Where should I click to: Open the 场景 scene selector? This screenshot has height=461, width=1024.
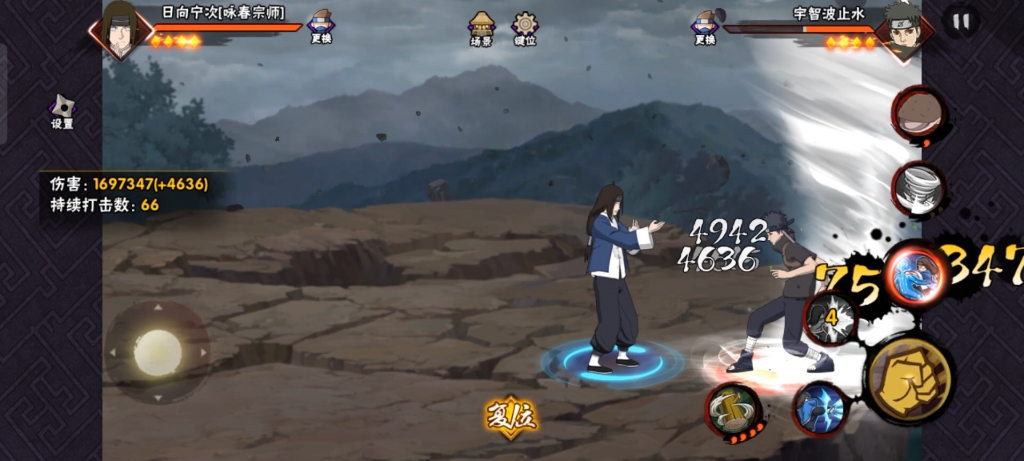(x=482, y=28)
